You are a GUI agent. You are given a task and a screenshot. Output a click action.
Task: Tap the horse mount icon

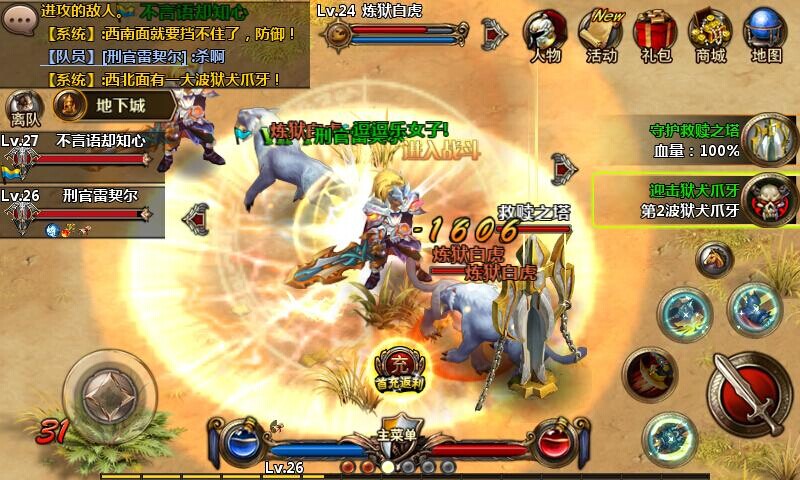click(714, 260)
